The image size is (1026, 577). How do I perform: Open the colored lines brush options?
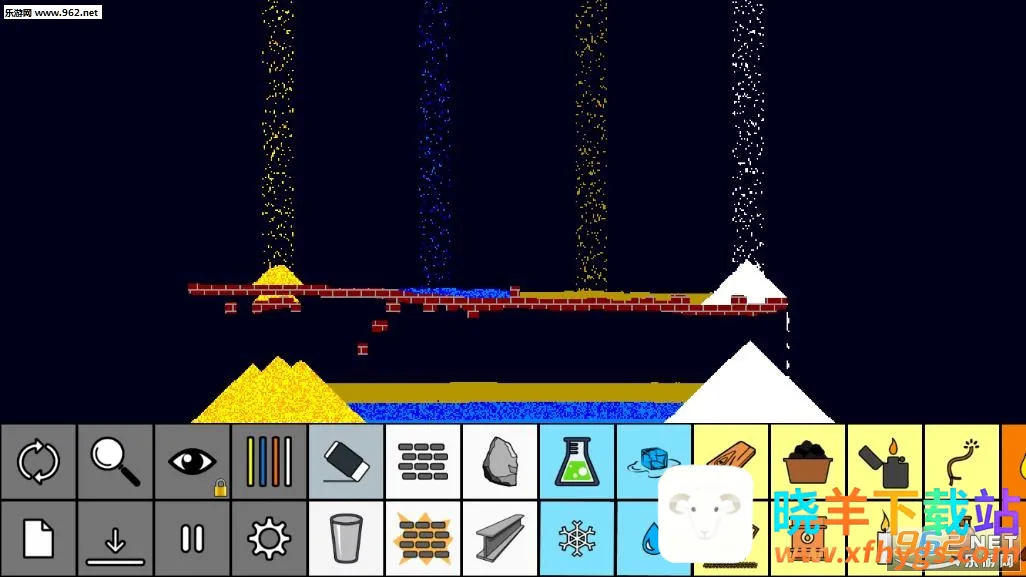click(269, 462)
